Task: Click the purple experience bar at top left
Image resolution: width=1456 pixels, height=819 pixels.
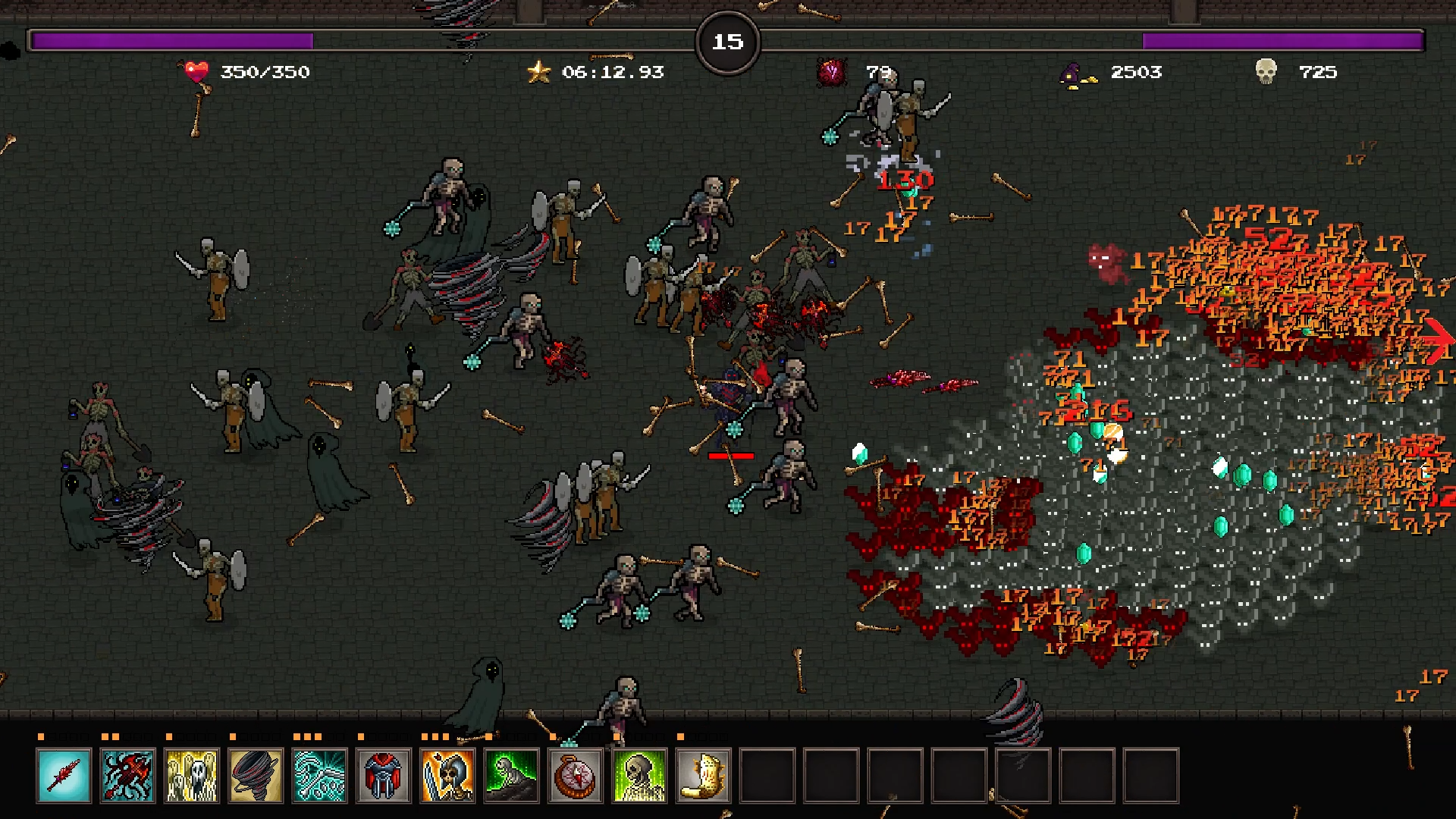Action: coord(171,36)
